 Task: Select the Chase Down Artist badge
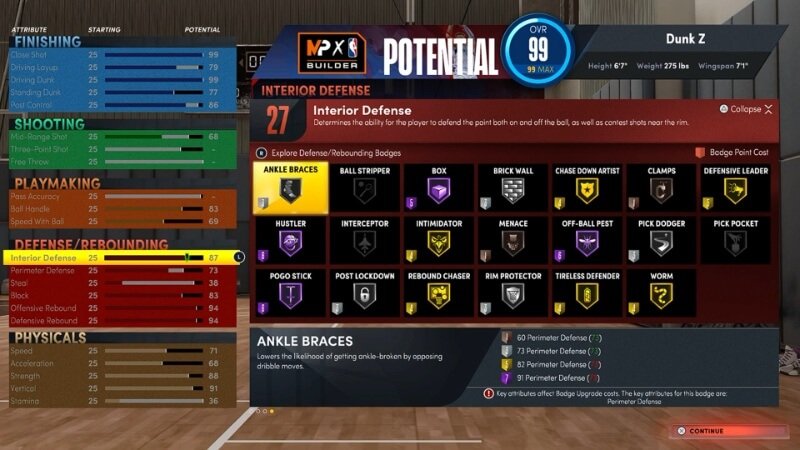[587, 188]
